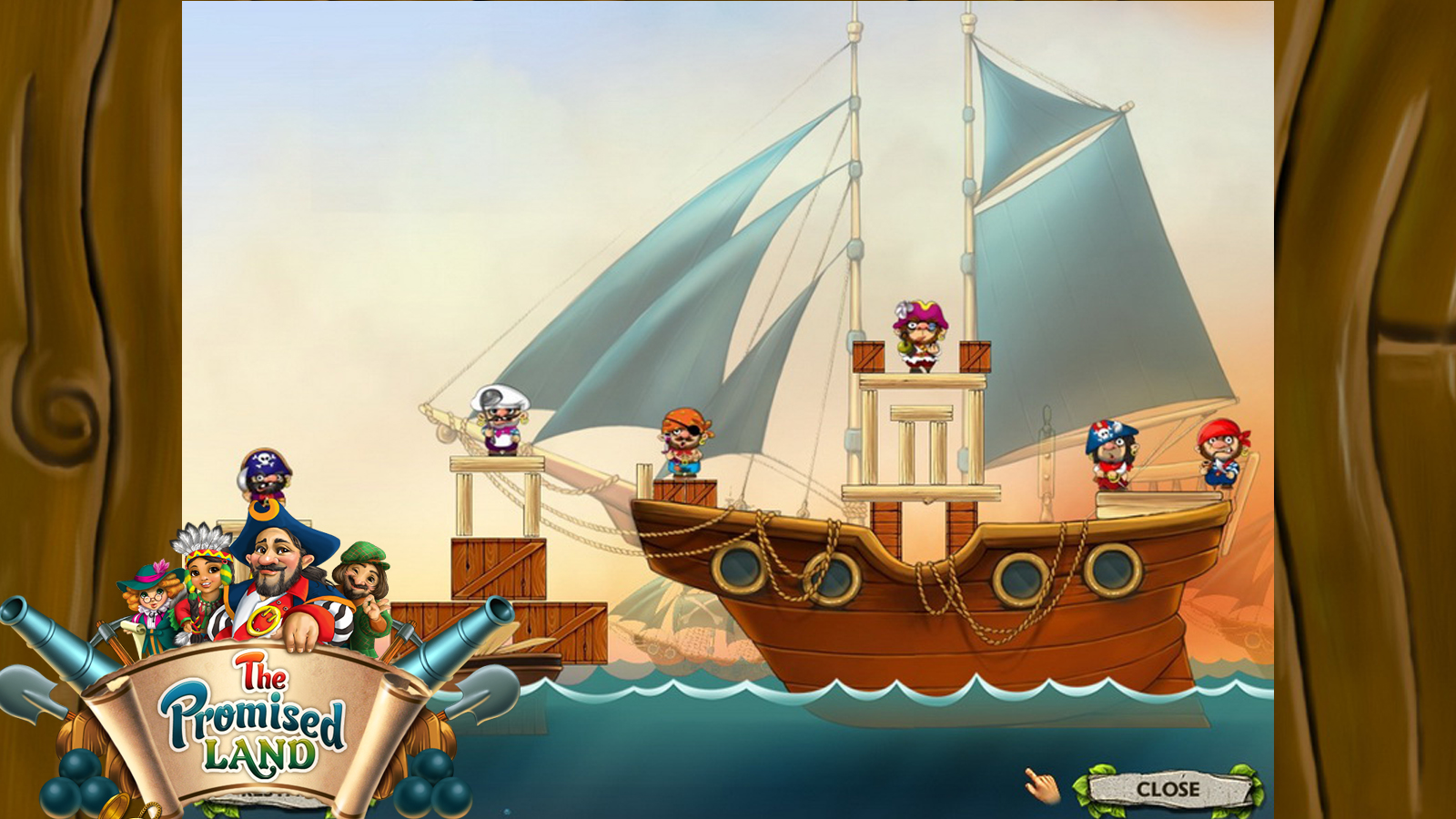
Task: Select the pirate captain in the purple hat
Action: tap(919, 337)
